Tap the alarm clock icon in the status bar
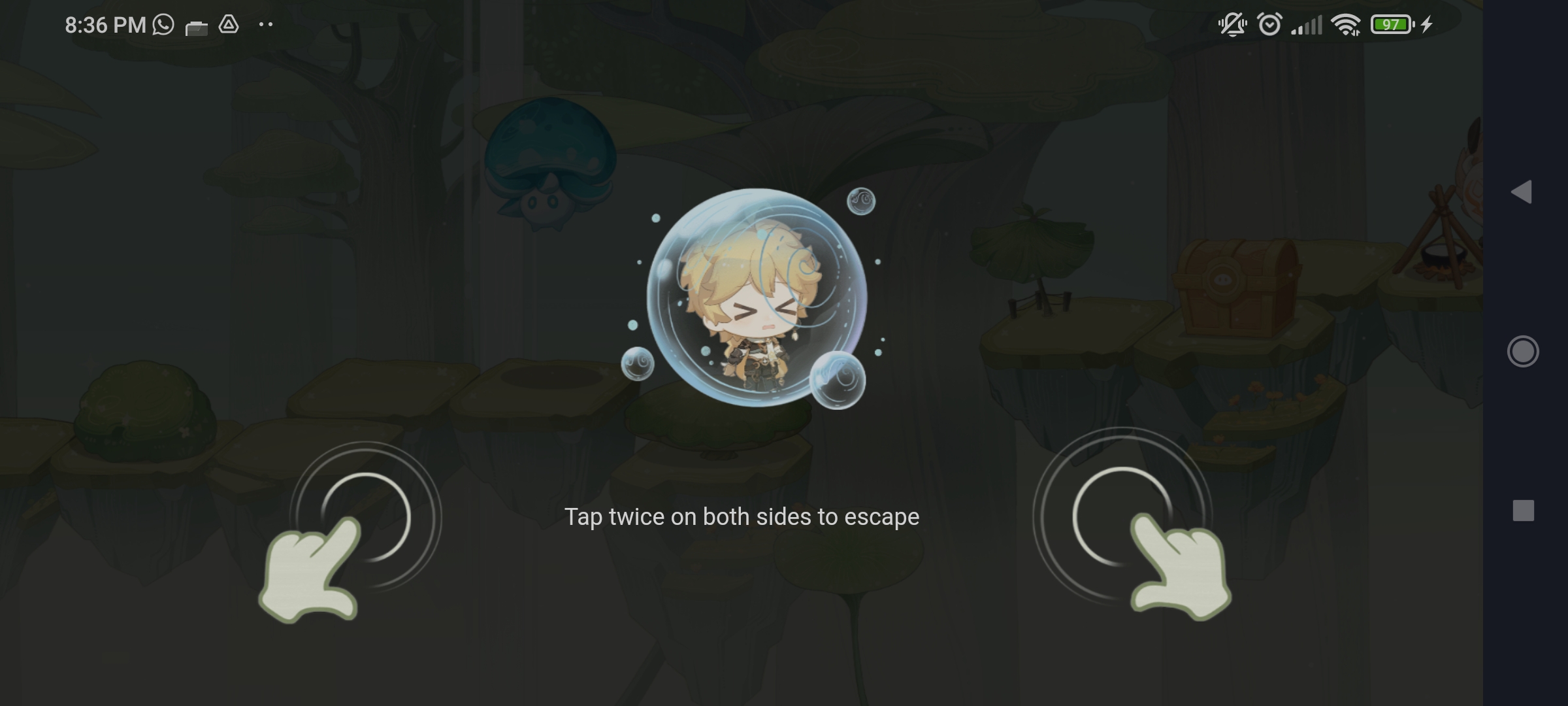Image resolution: width=1568 pixels, height=706 pixels. tap(1270, 24)
